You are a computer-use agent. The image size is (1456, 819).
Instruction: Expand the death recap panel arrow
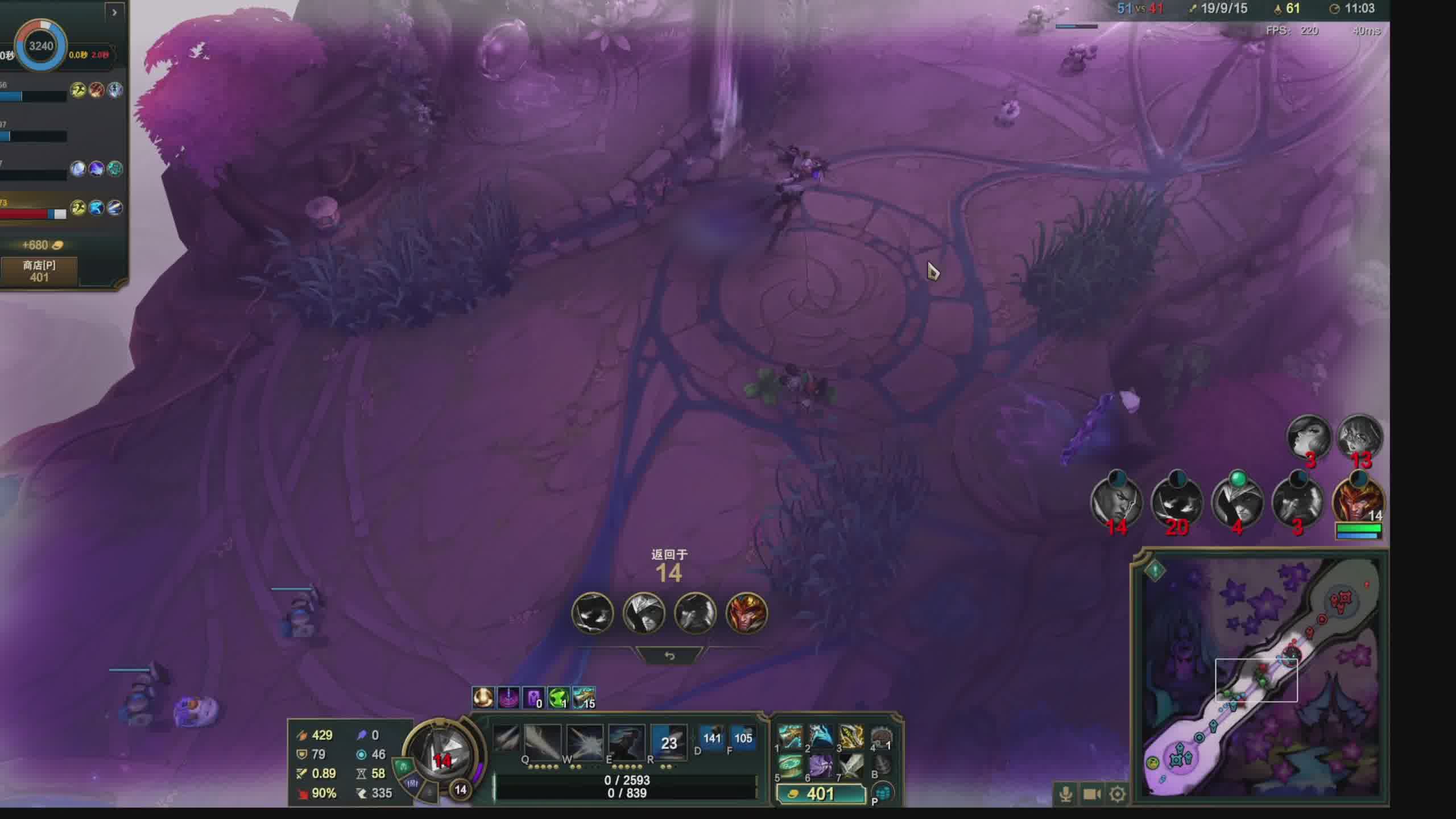coord(114,12)
